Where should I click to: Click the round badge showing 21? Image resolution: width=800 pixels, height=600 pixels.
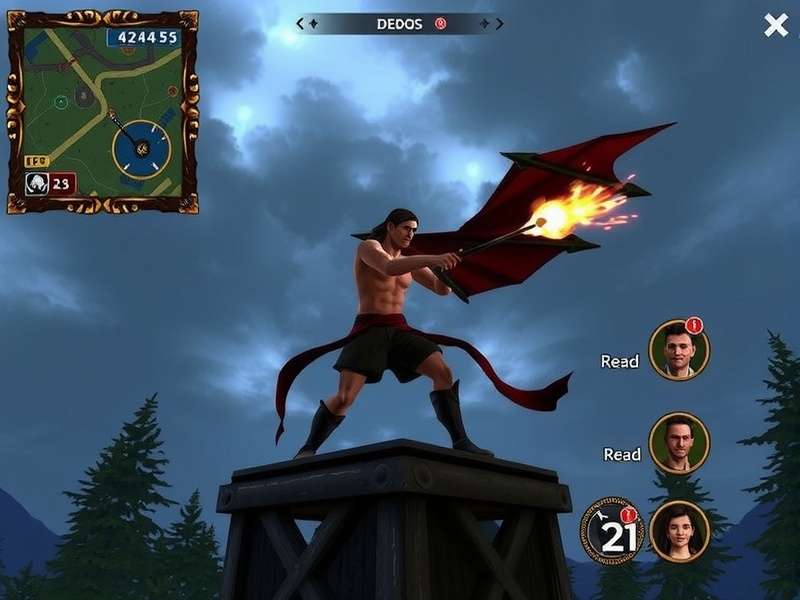pos(613,531)
